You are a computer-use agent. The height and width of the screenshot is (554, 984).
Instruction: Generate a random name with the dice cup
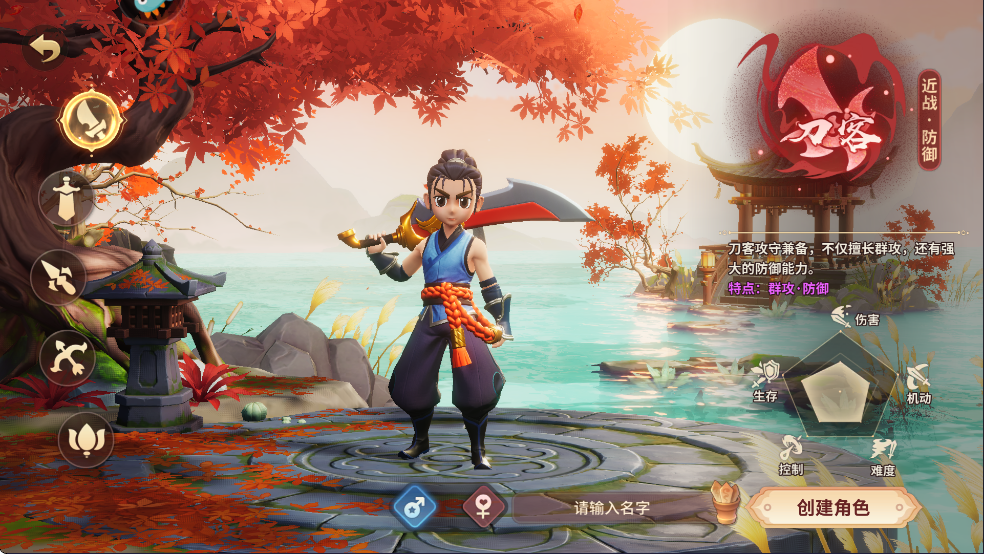coord(724,503)
